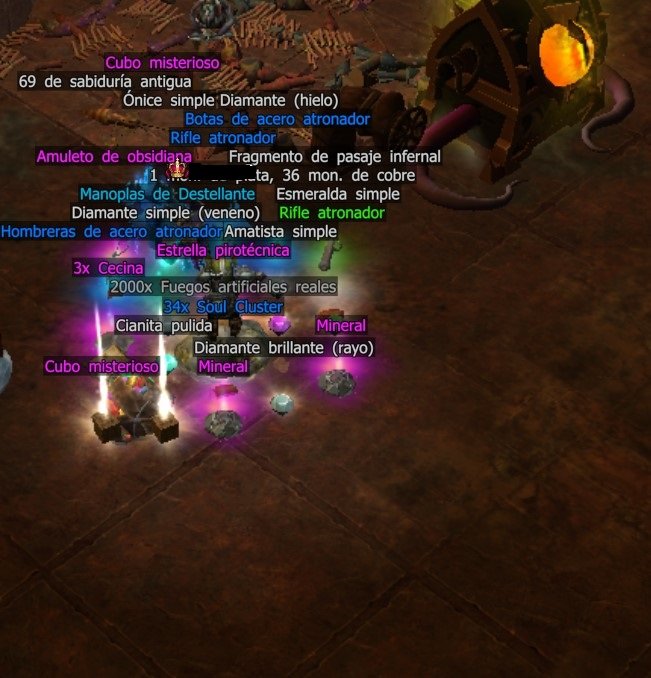Collect the 2000x Fuegos artificiales reales

point(223,287)
